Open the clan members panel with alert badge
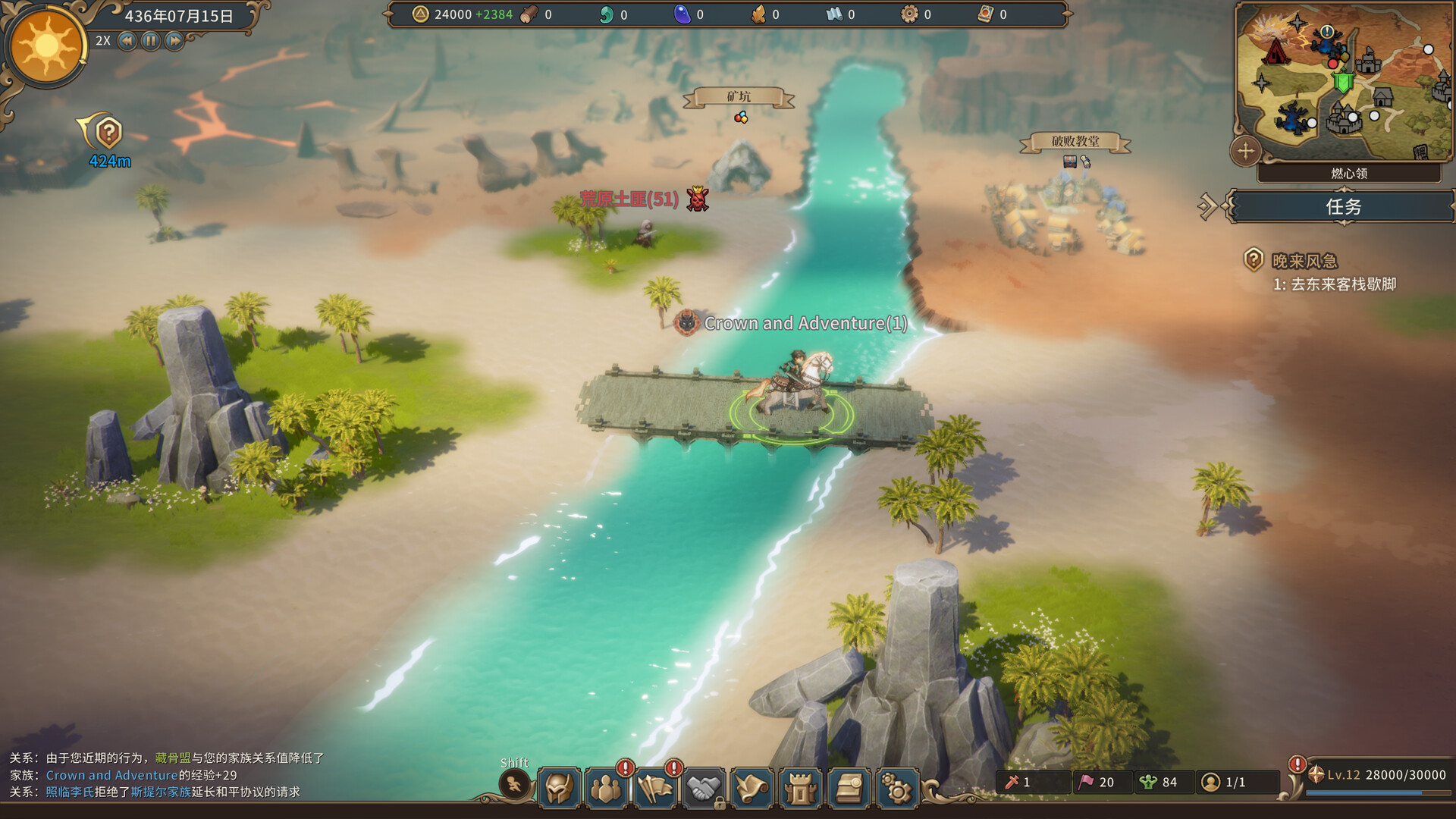This screenshot has height=819, width=1456. (x=607, y=786)
